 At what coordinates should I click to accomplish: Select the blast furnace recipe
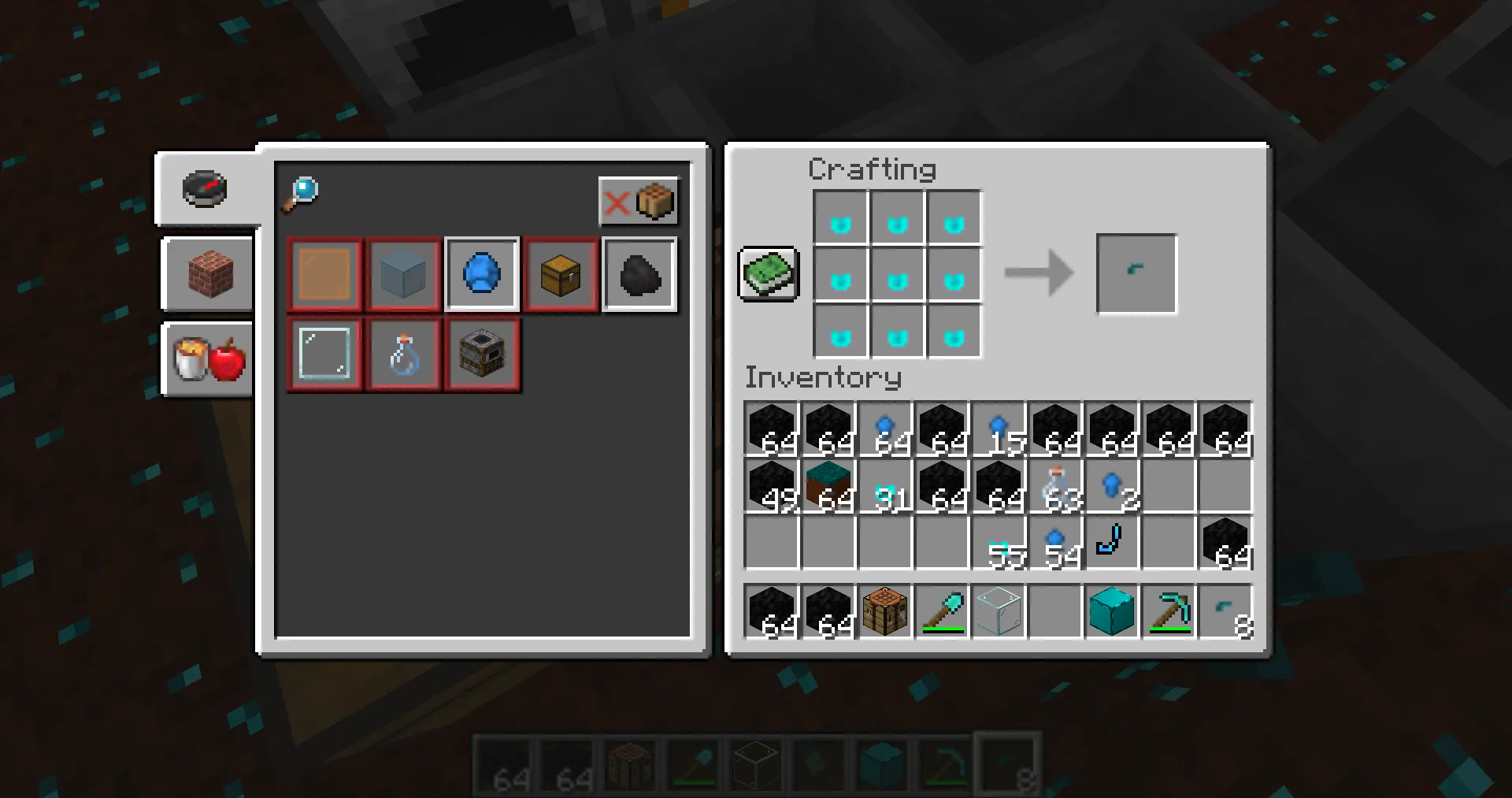point(481,354)
